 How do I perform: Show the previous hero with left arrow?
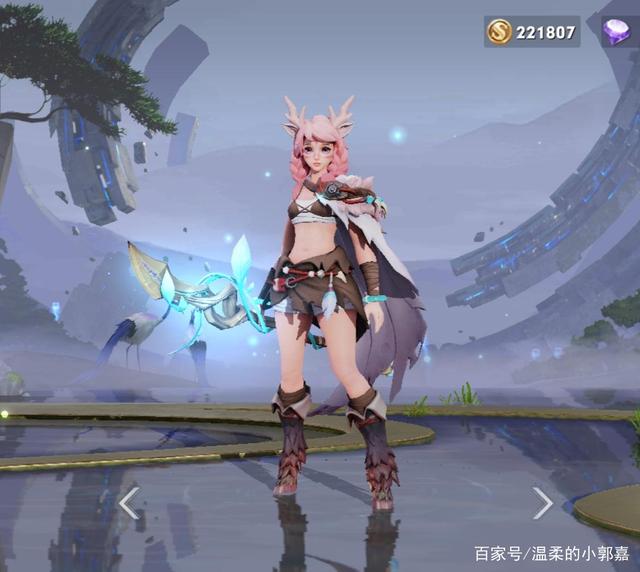click(129, 502)
